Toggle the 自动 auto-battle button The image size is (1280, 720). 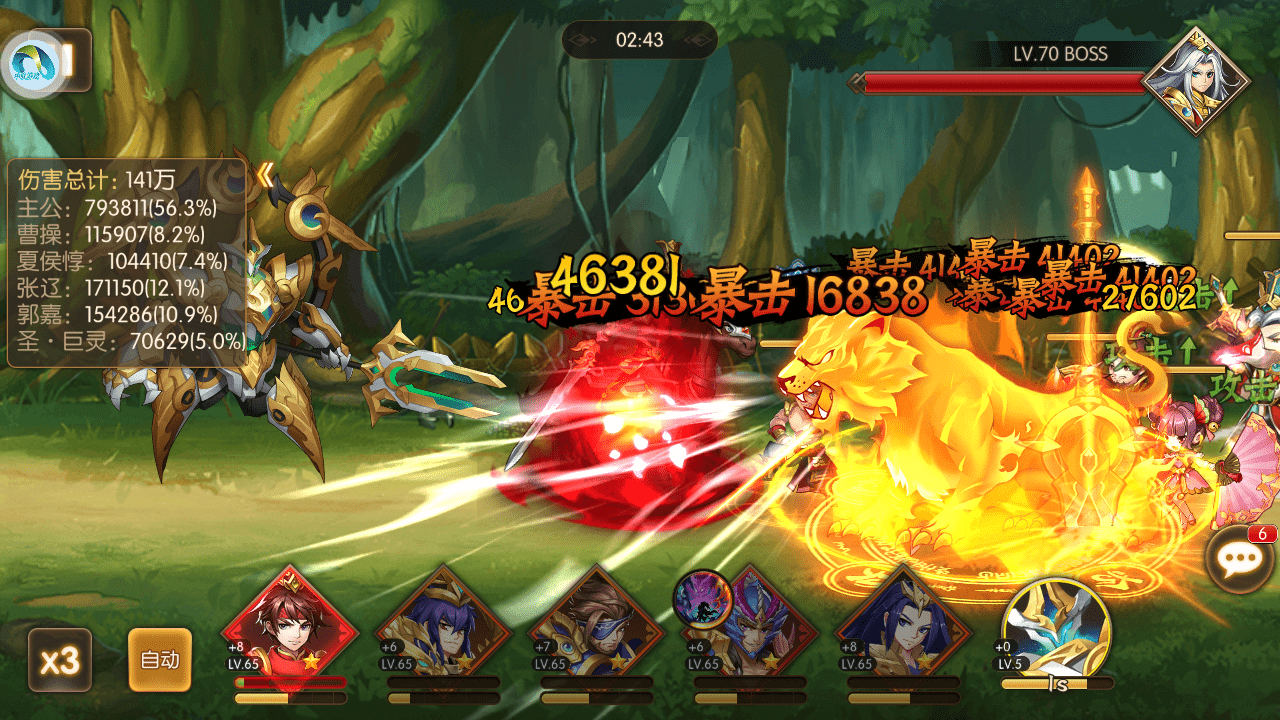(x=160, y=660)
